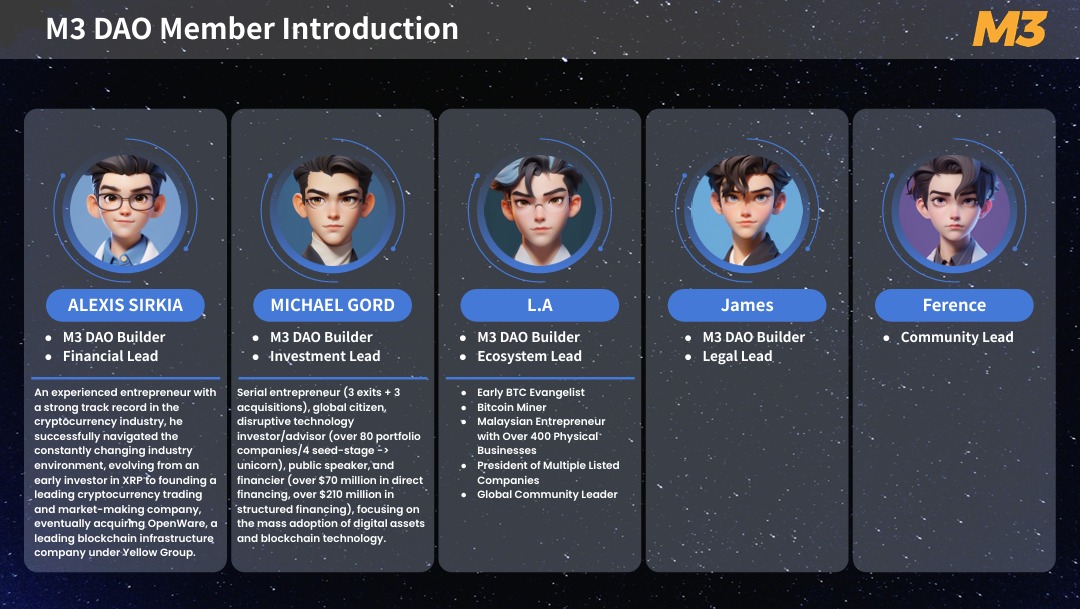Click James's avatar portrait
Screen dimensions: 1080x609
click(747, 212)
